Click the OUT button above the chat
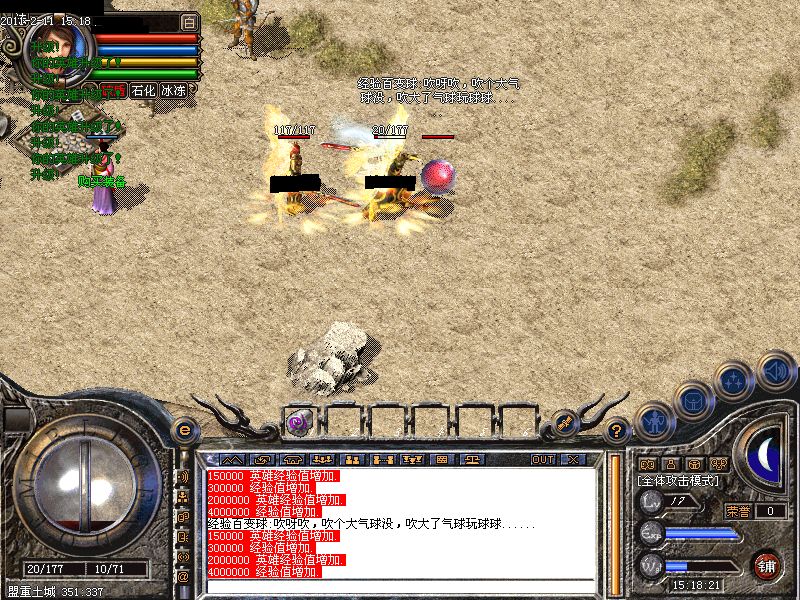Image resolution: width=800 pixels, height=600 pixels. click(543, 460)
